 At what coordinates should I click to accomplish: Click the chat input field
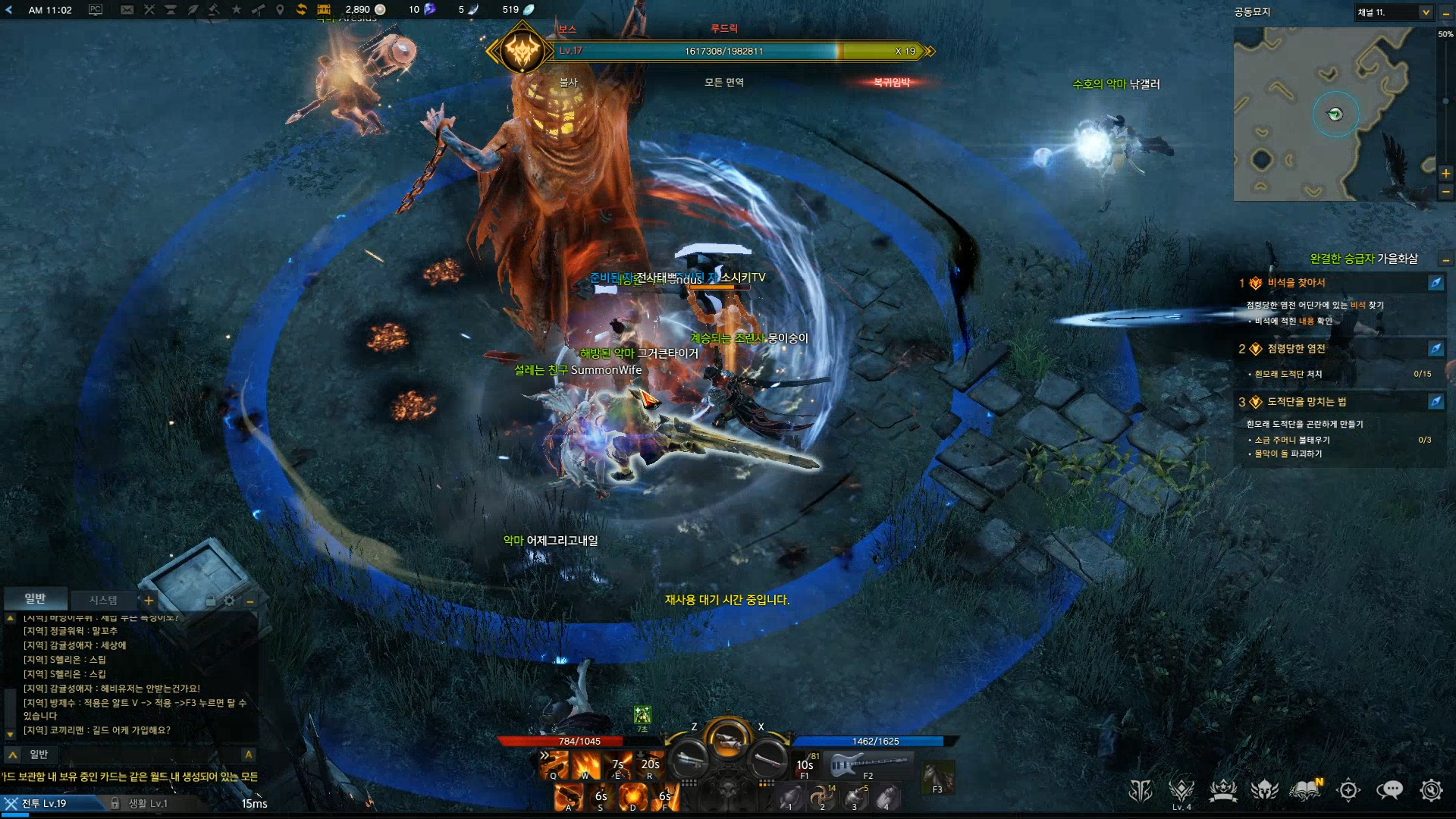136,755
